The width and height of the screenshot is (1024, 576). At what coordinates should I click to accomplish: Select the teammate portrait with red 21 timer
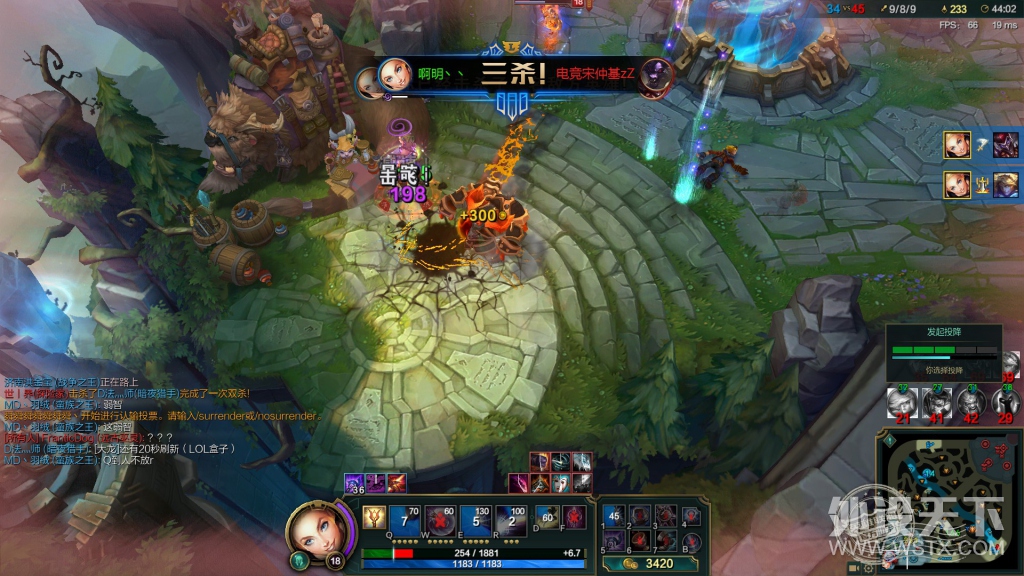(903, 403)
